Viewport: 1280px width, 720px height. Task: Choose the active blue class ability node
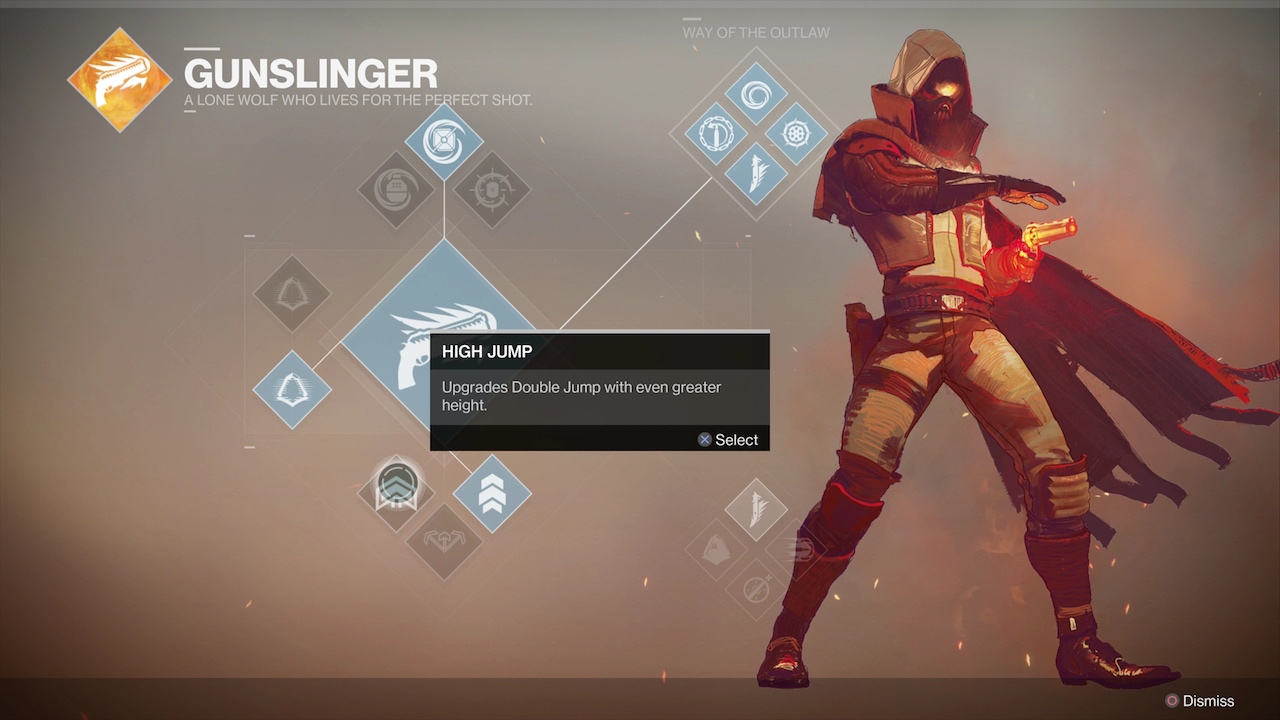(x=291, y=390)
